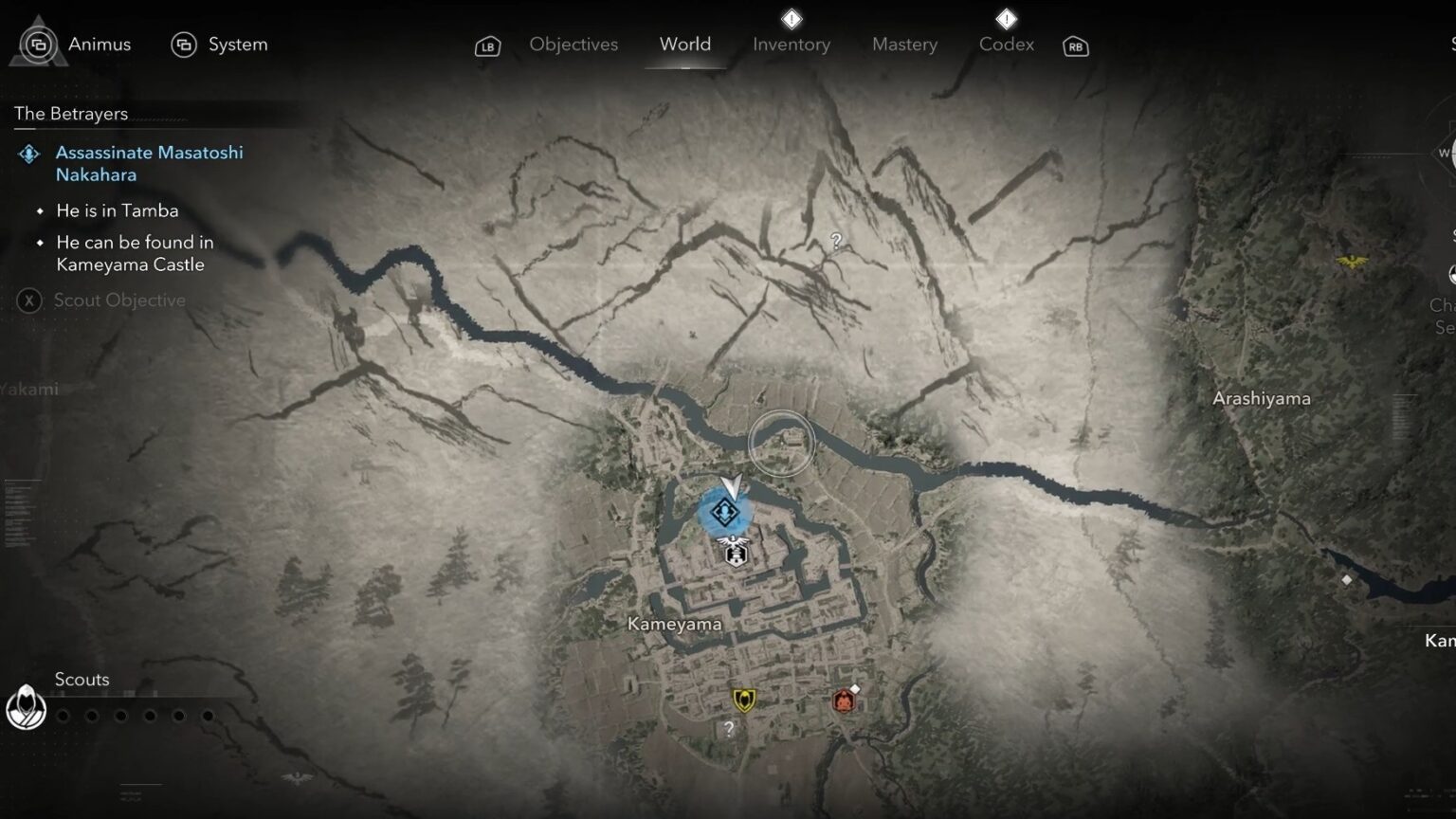Screen dimensions: 1456x819
Task: Click the LB shoulder button prompt
Action: click(x=487, y=45)
